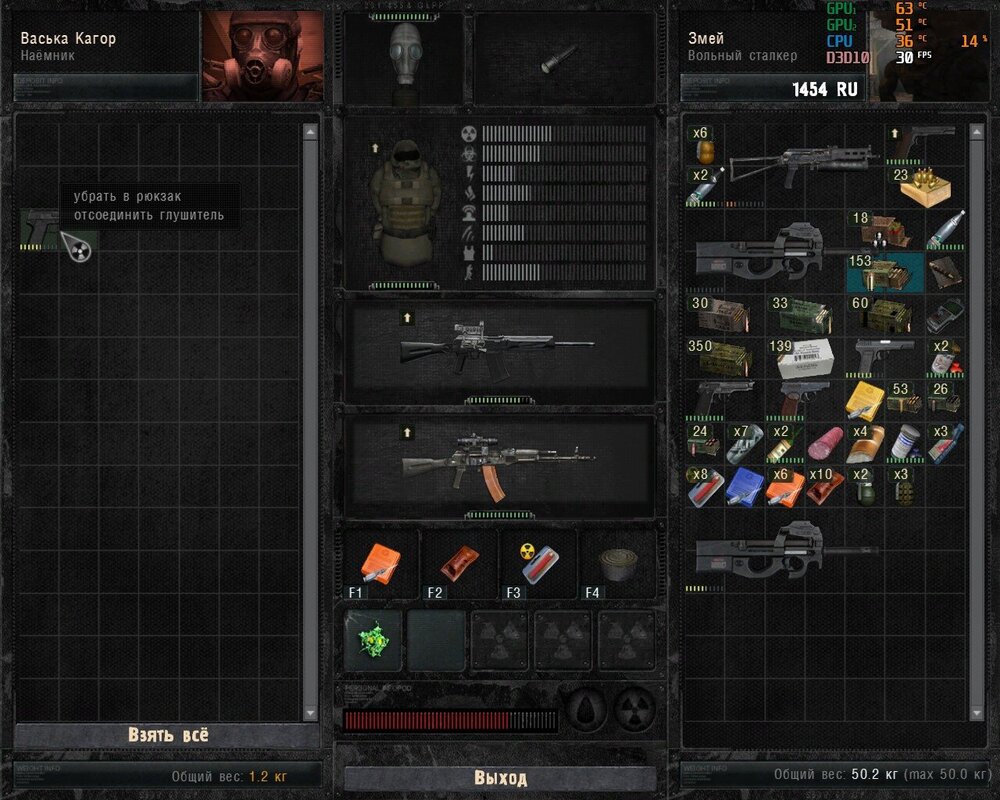Select the green artifact in the artifact slot
1000x800 pixels.
coord(373,640)
